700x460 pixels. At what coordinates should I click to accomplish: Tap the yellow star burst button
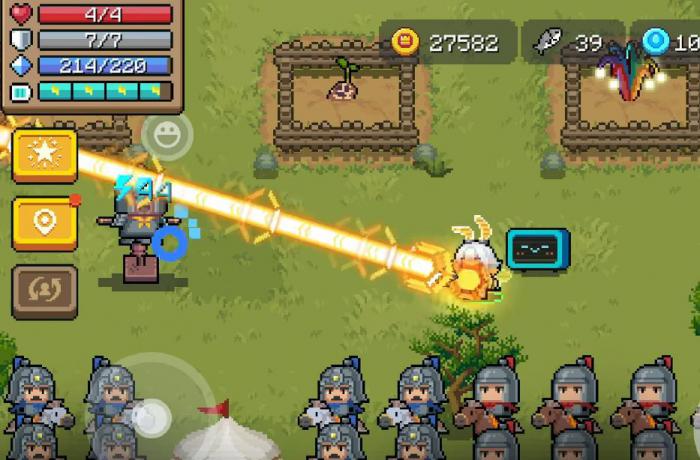[x=44, y=155]
